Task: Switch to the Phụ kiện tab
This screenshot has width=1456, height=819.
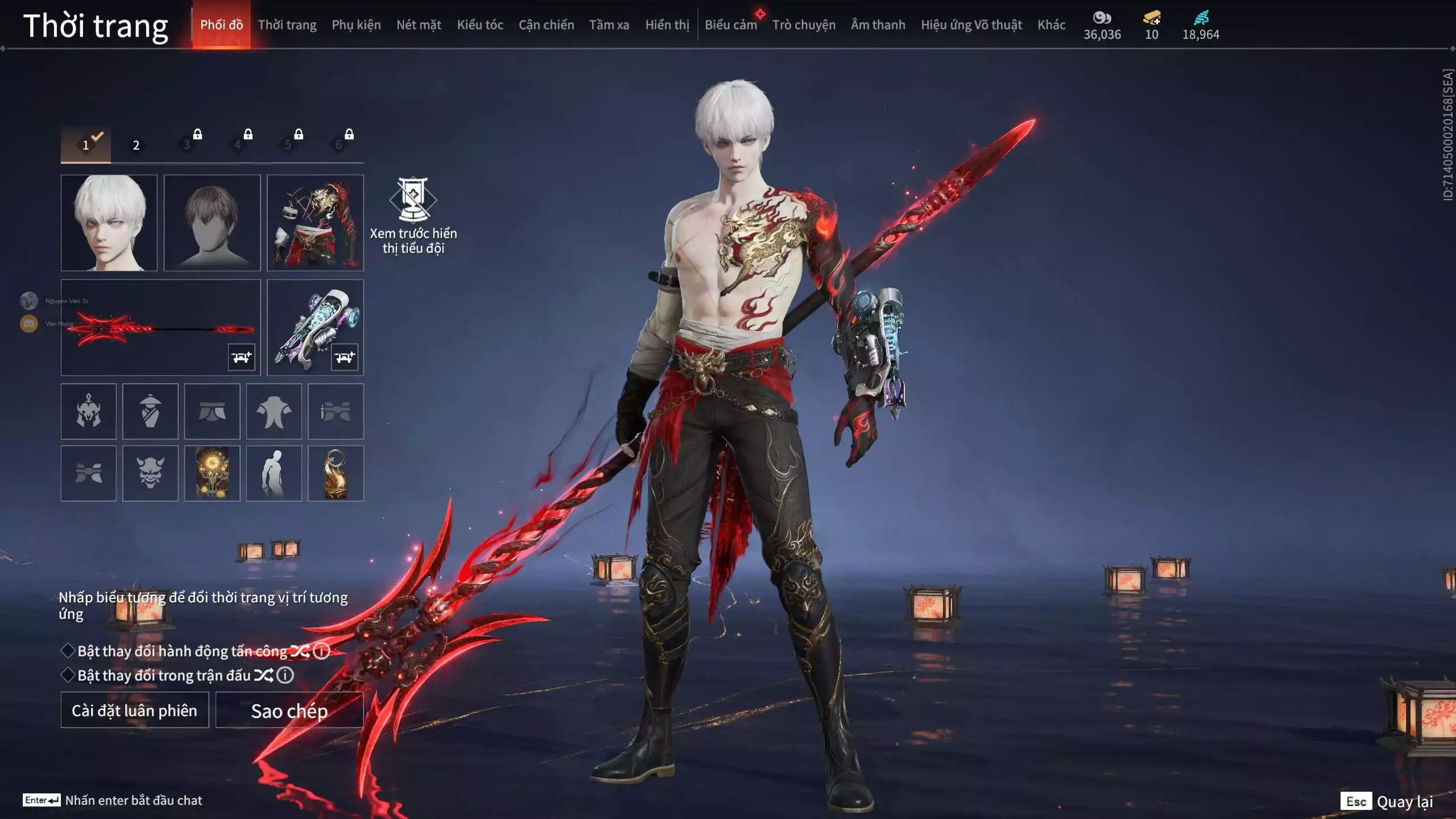Action: click(356, 25)
